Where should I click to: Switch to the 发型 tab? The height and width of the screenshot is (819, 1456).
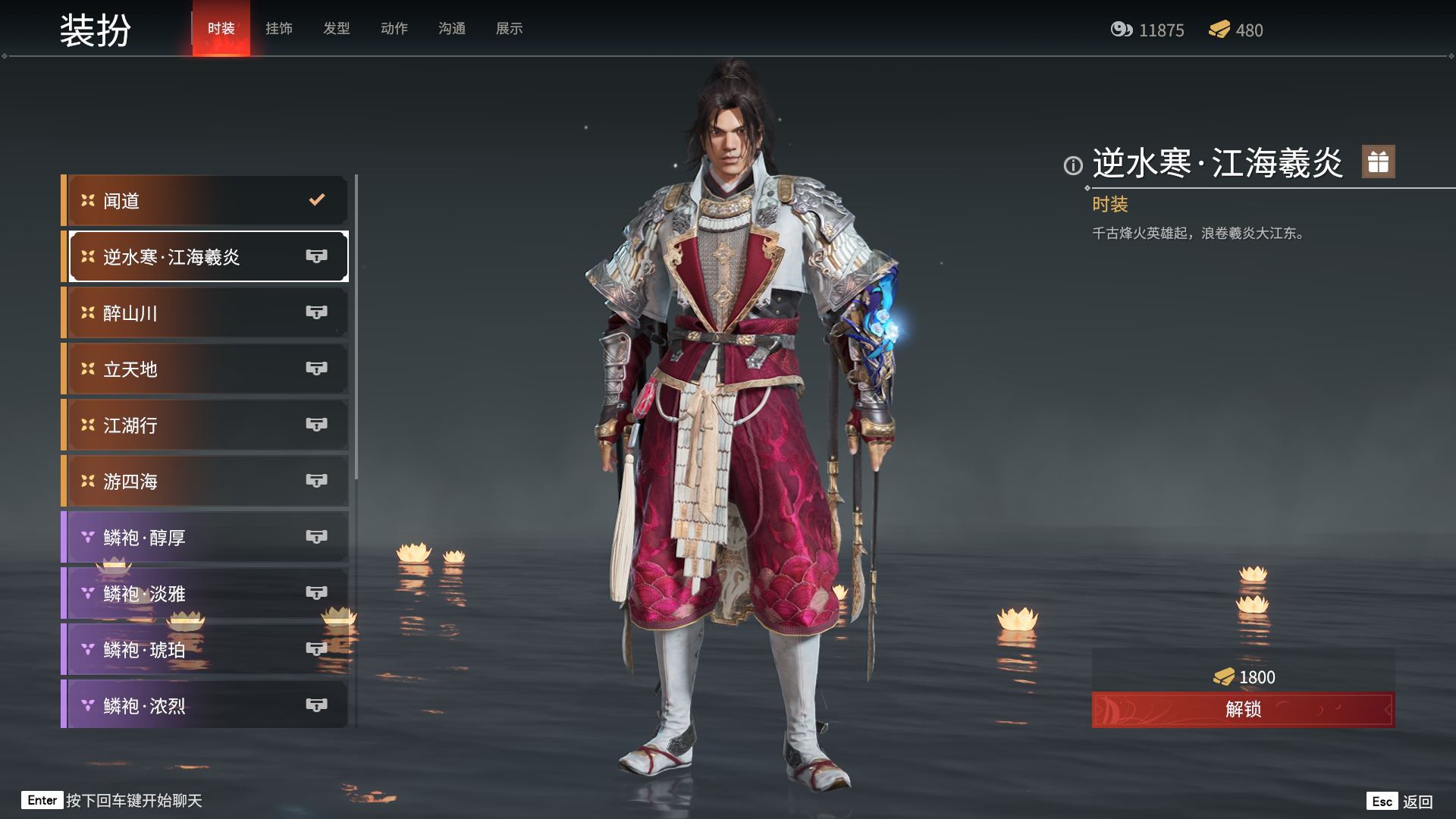tap(336, 29)
